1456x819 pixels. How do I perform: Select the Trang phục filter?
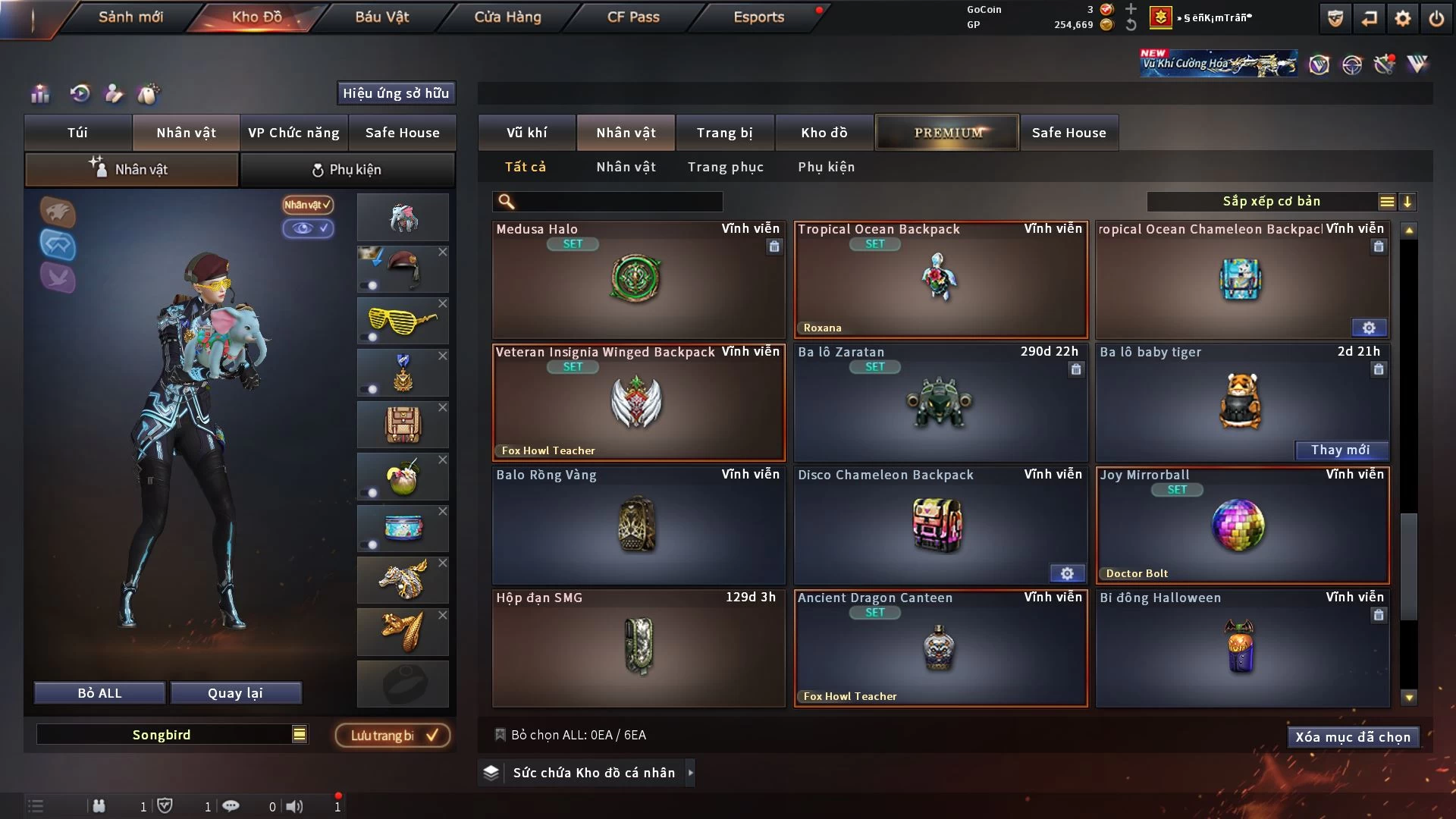(725, 167)
